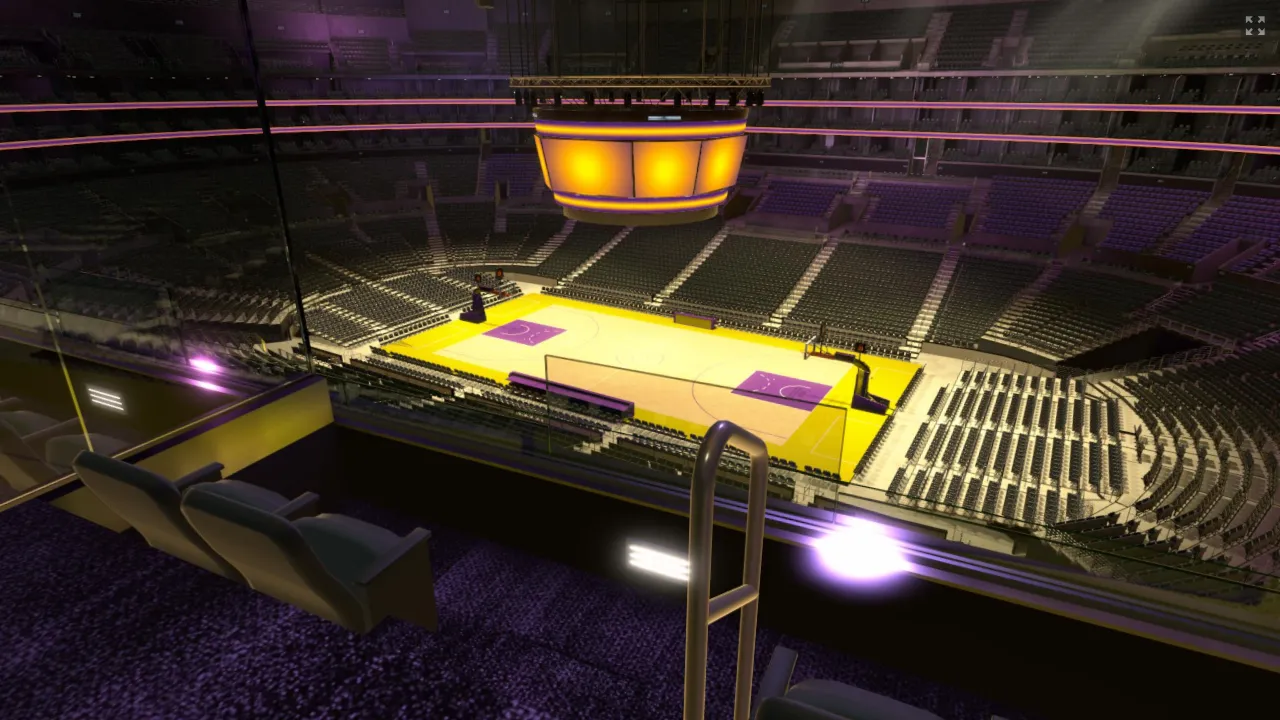Expand the arena view to fullscreen
The image size is (1280, 720).
1254,26
